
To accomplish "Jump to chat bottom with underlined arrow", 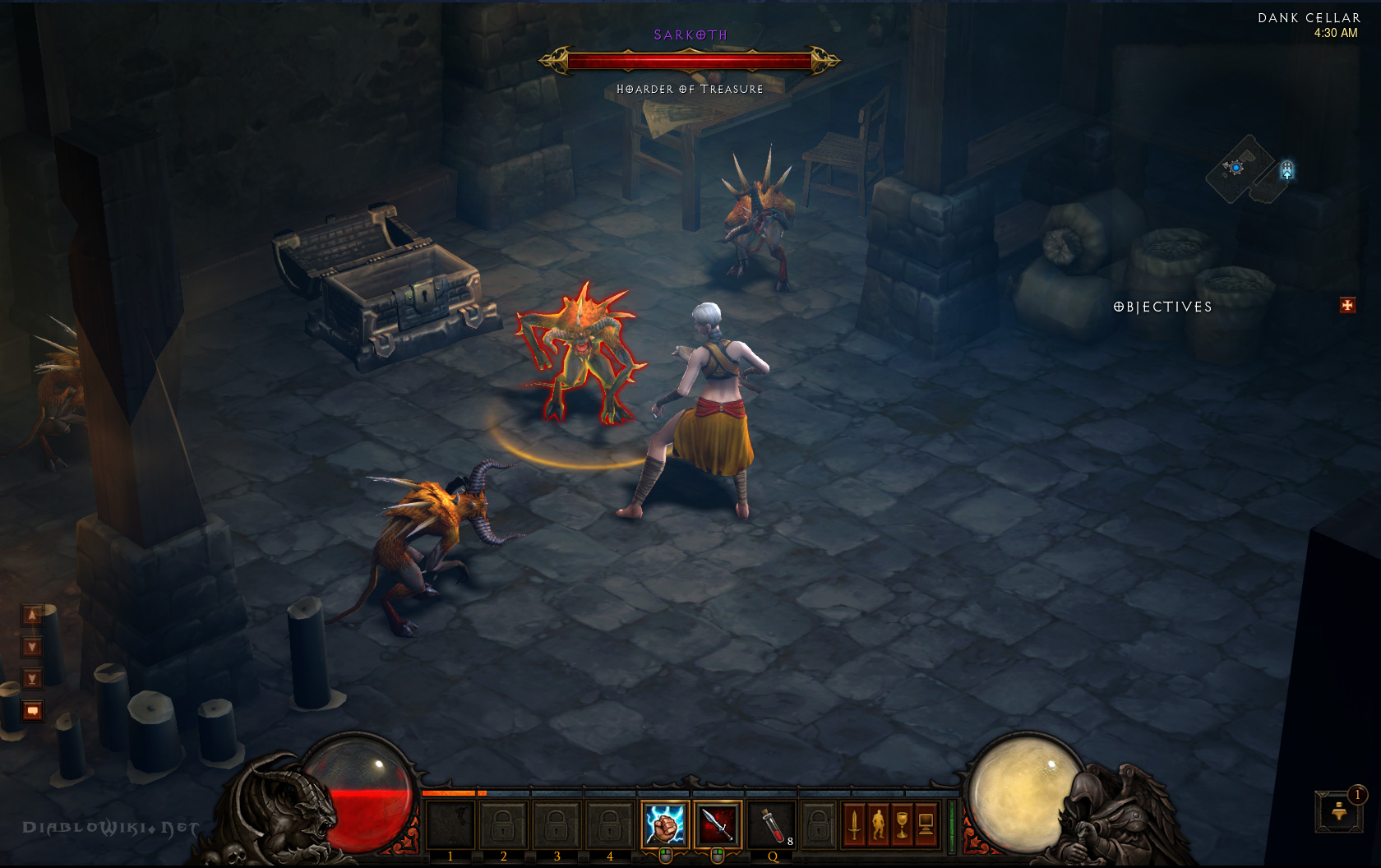I will click(x=32, y=678).
